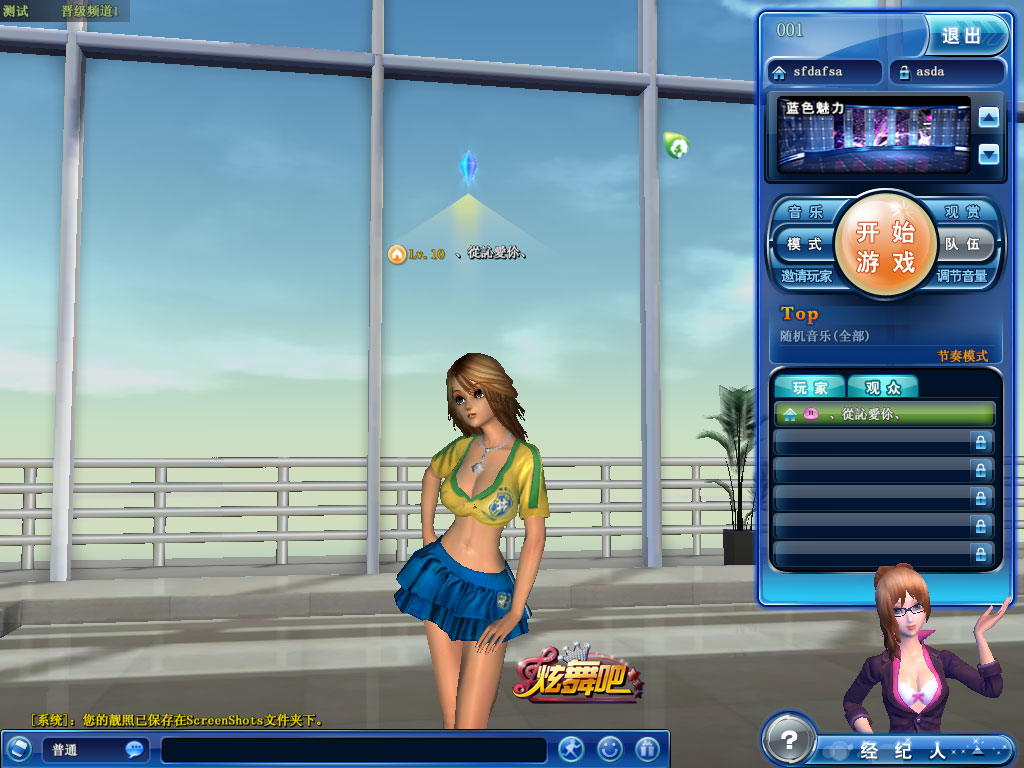Click the 退出 exit button
The width and height of the screenshot is (1024, 768).
coord(964,36)
